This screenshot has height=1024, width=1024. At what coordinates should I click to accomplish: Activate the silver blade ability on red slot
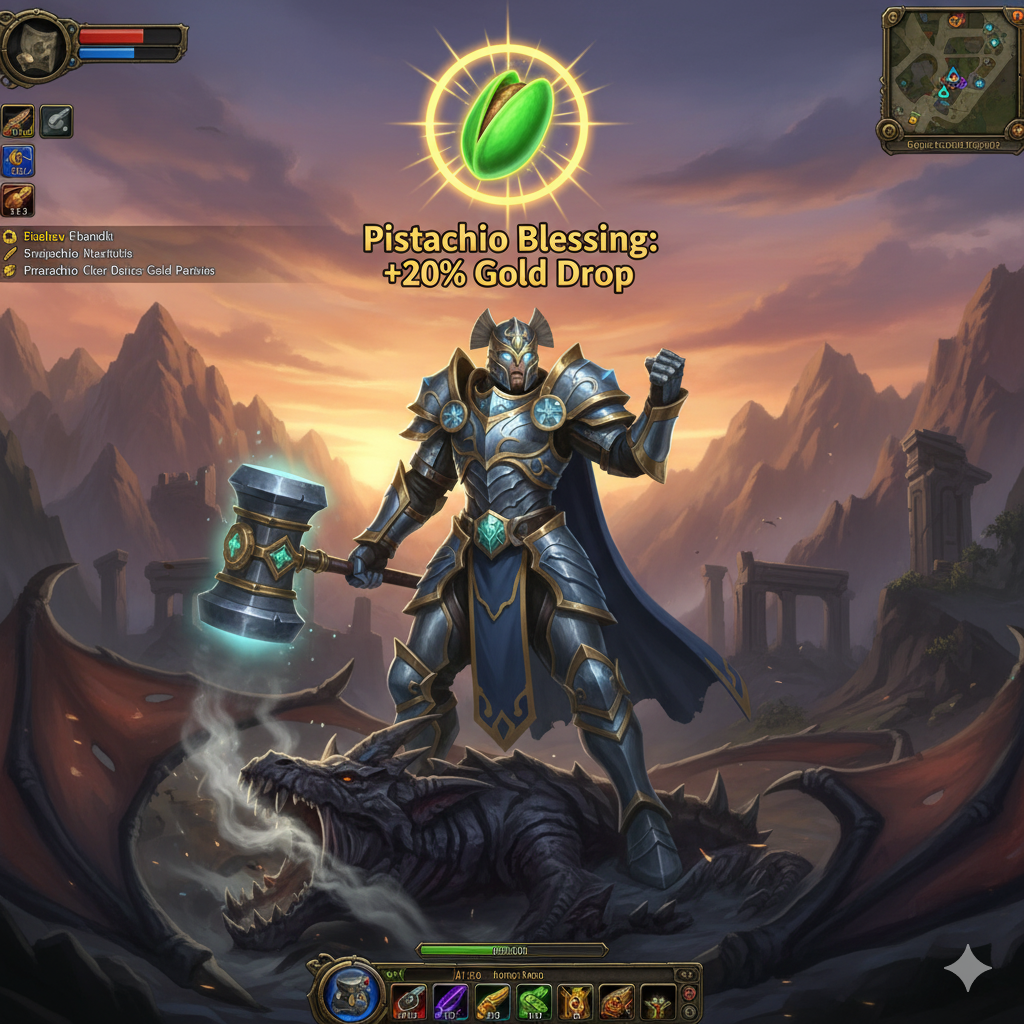[408, 1001]
